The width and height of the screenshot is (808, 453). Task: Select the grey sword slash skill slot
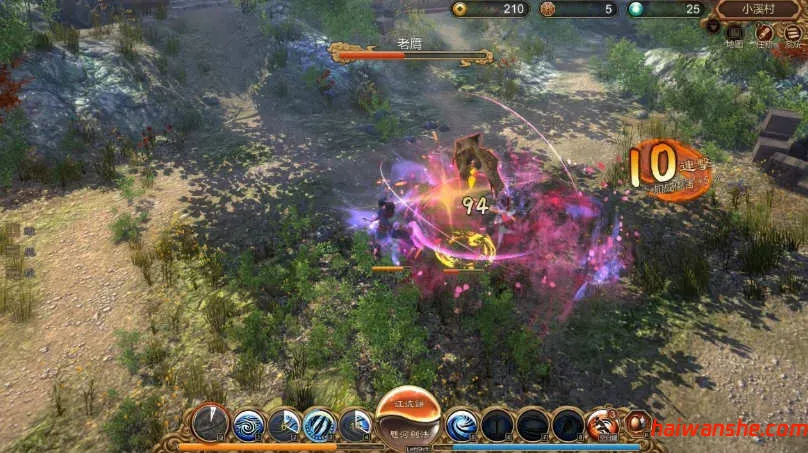211,424
